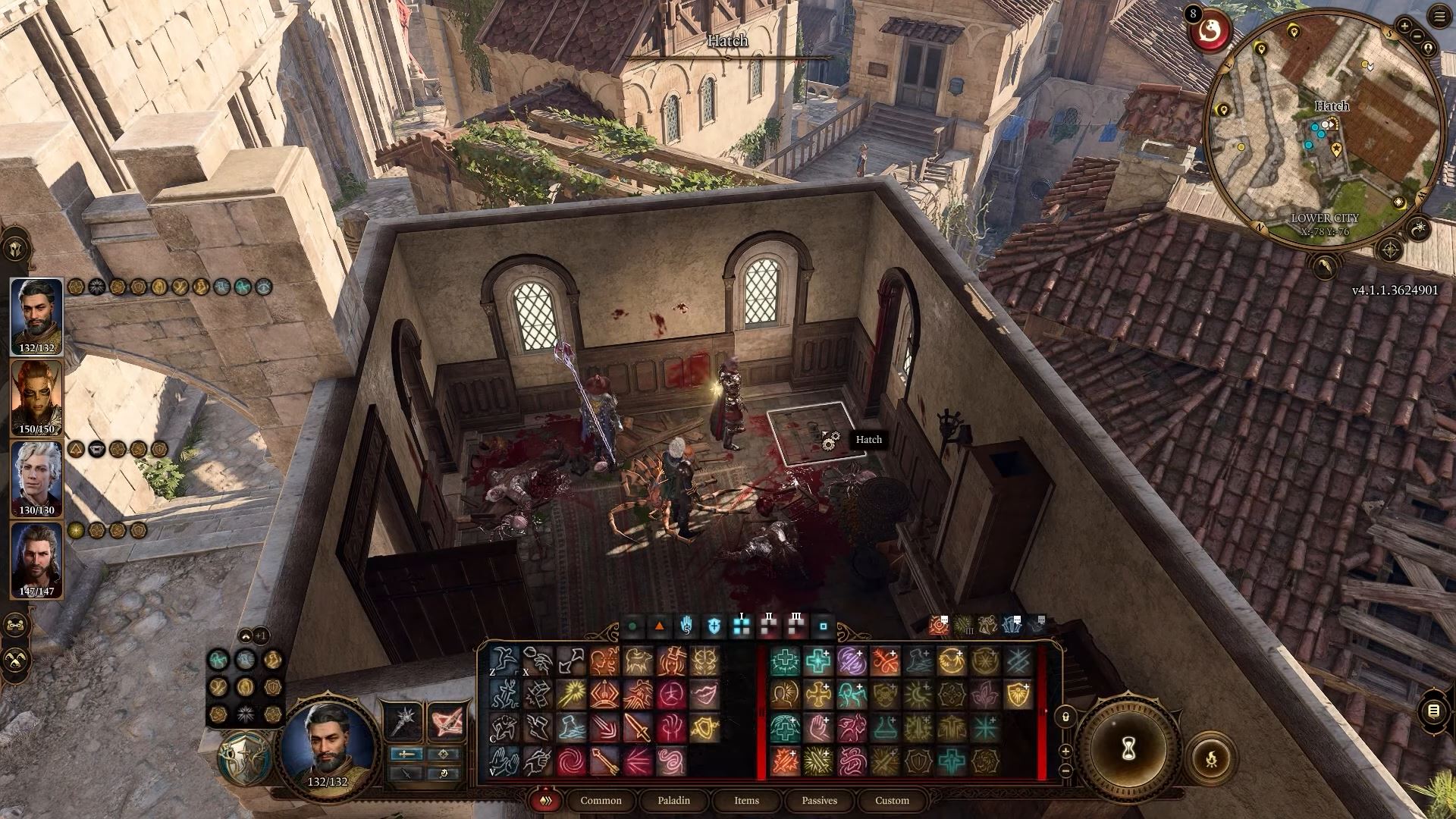Screen dimensions: 1456x819
Task: Toggle the hotbar lock padlock
Action: coord(1065,717)
